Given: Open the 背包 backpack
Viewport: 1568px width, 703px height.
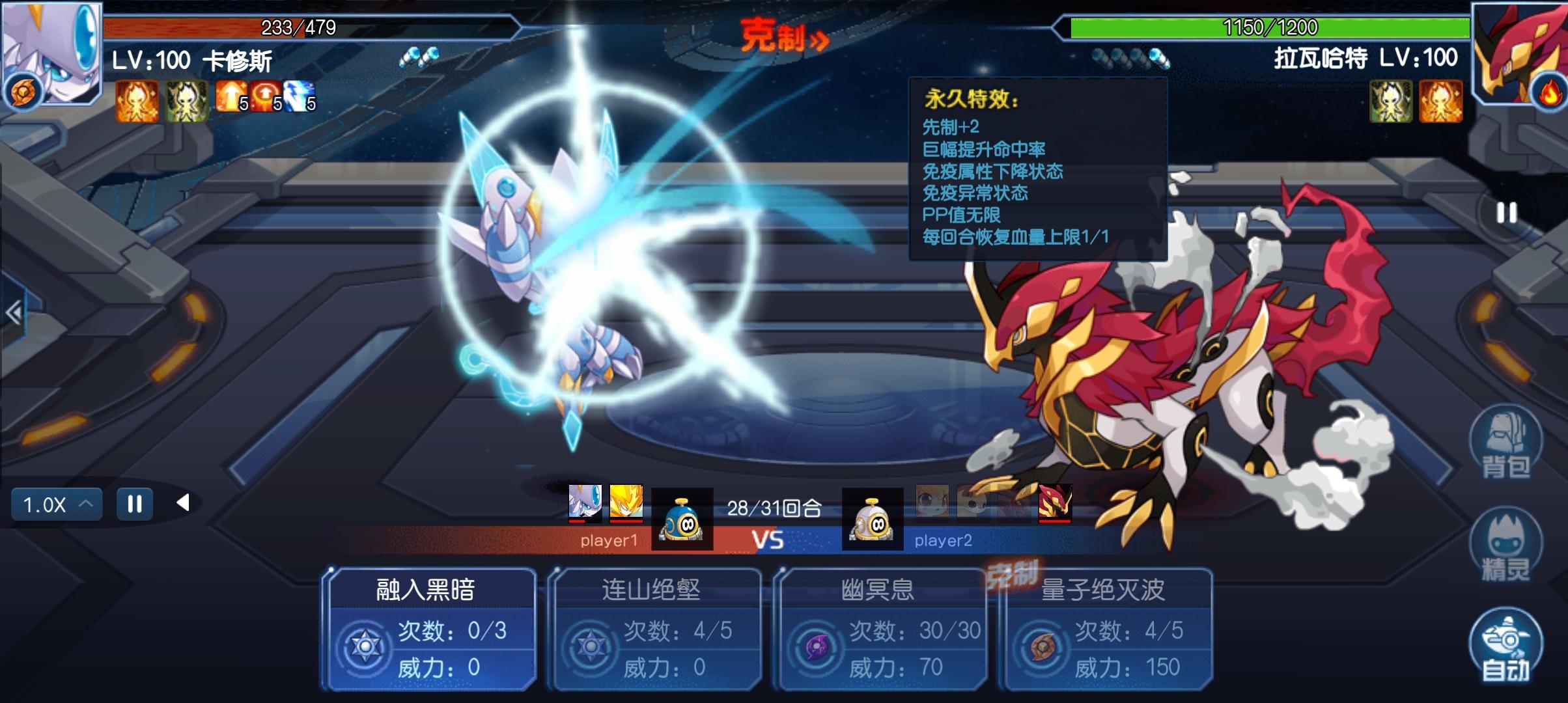Looking at the screenshot, I should tap(1505, 443).
